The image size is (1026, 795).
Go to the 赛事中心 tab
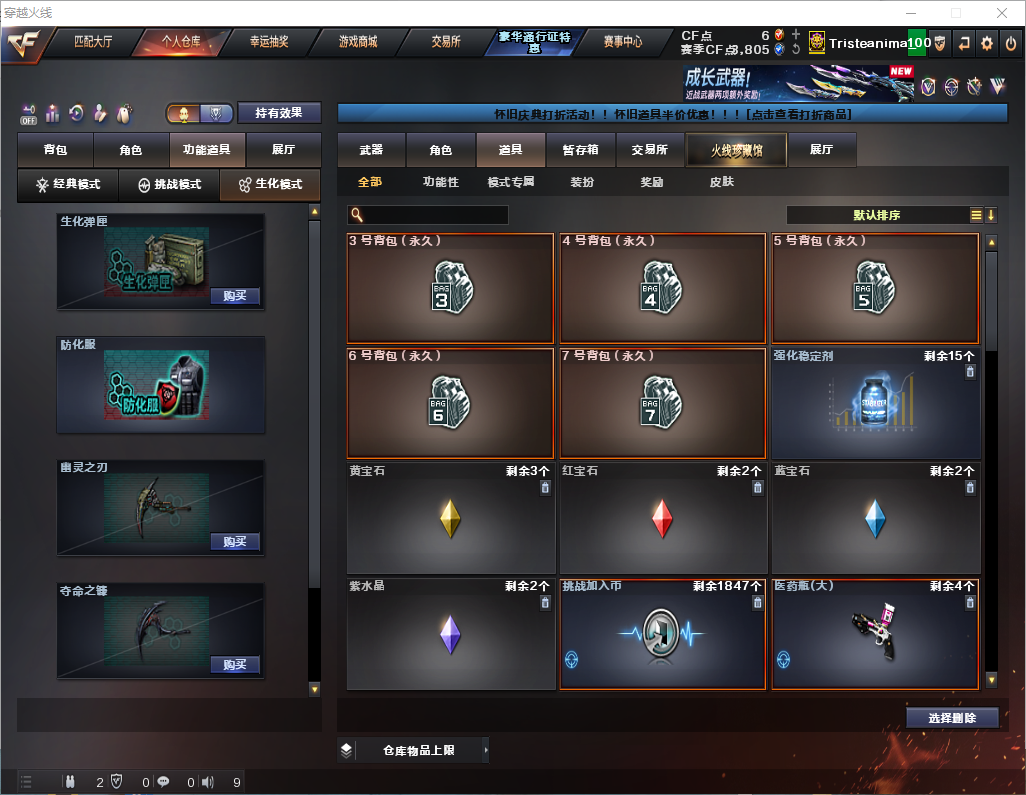(x=622, y=42)
